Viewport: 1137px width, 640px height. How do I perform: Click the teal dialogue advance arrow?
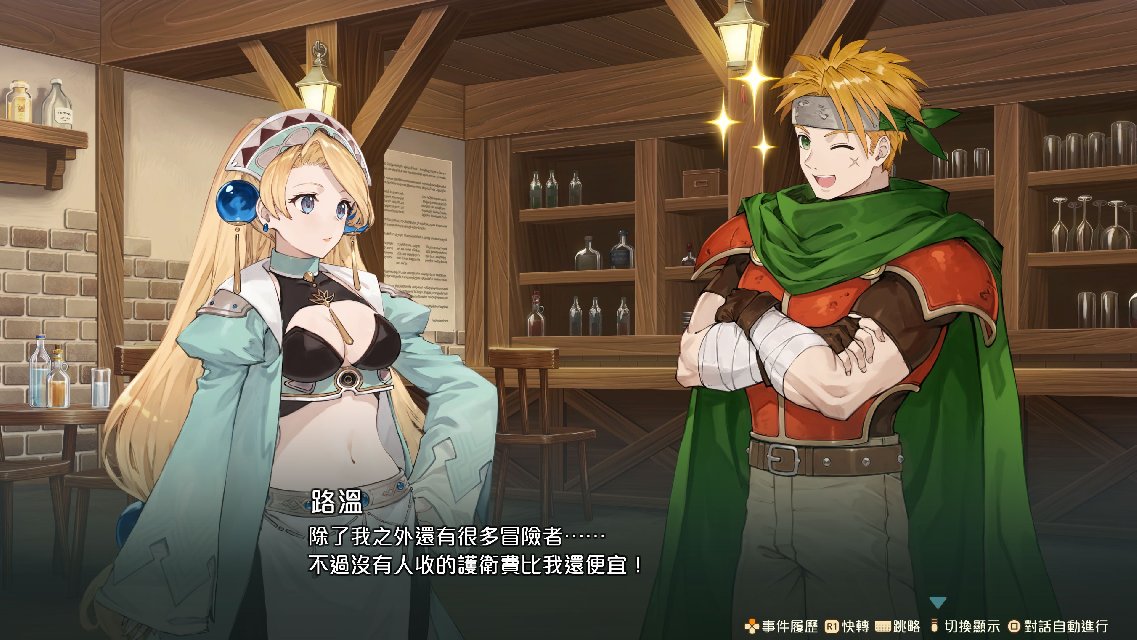point(937,602)
